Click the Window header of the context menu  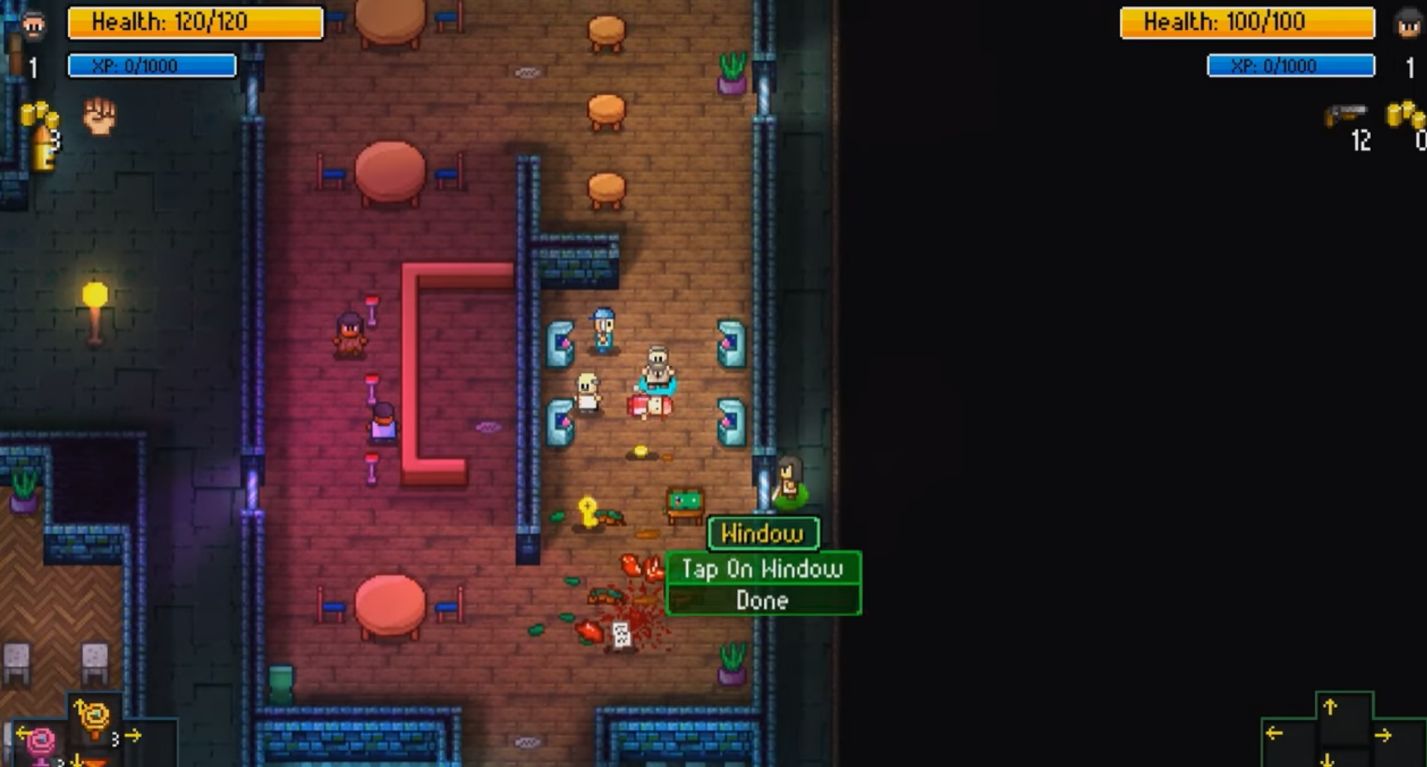[x=762, y=535]
